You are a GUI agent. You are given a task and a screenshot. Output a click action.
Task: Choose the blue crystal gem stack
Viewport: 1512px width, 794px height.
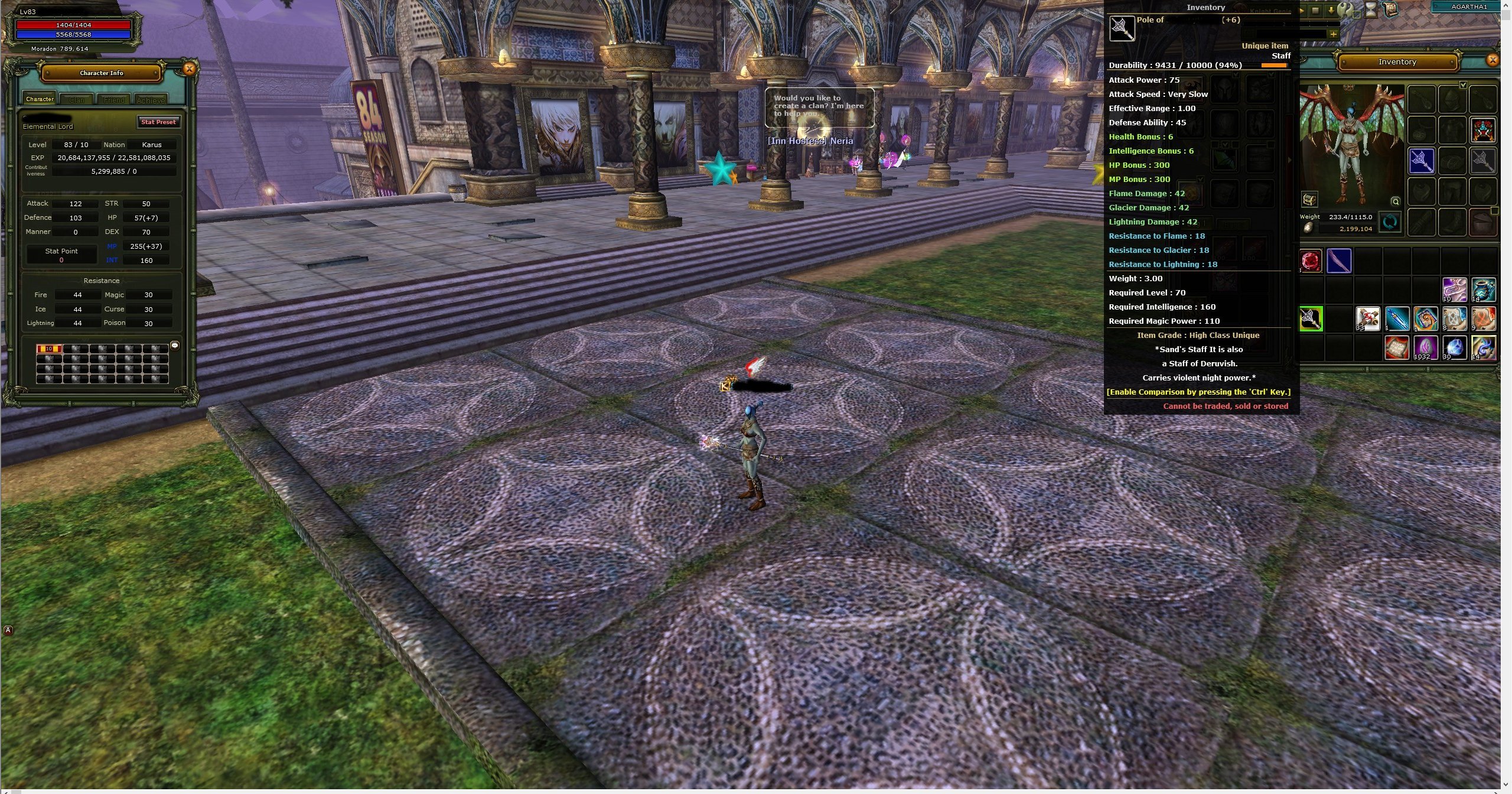[x=1454, y=347]
